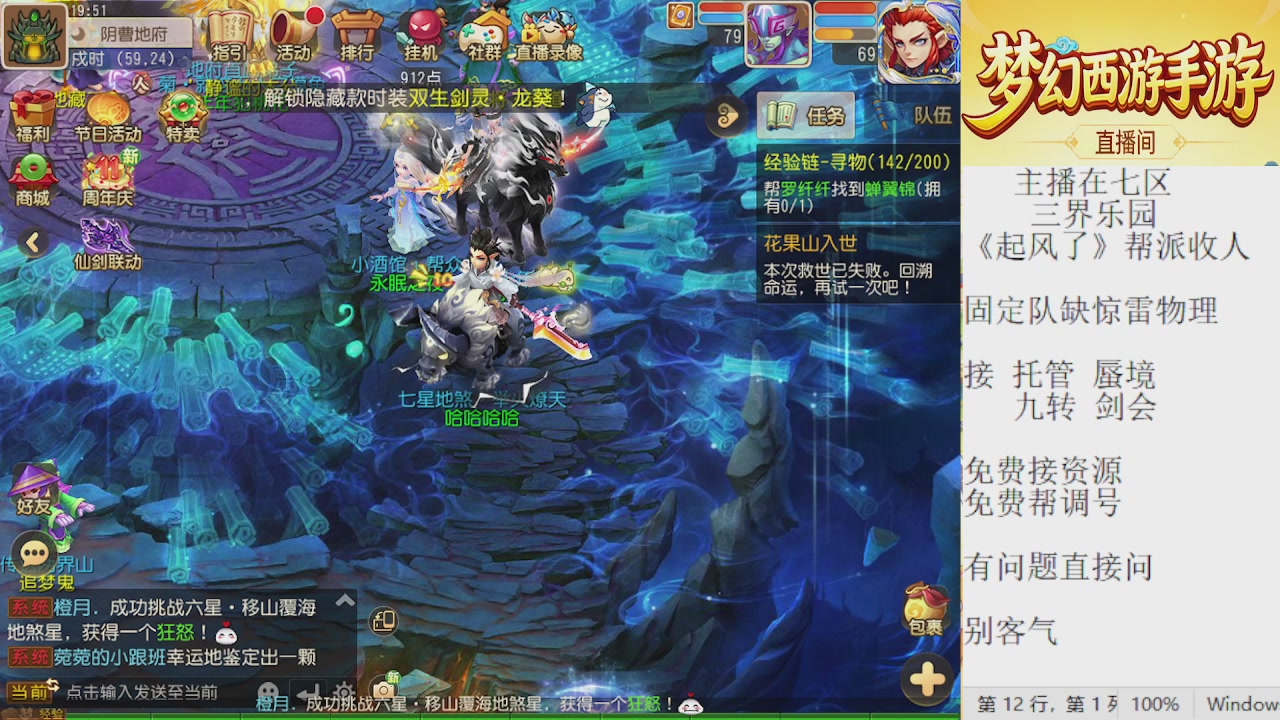
Task: Toggle chat settings with gear icon
Action: 344,690
